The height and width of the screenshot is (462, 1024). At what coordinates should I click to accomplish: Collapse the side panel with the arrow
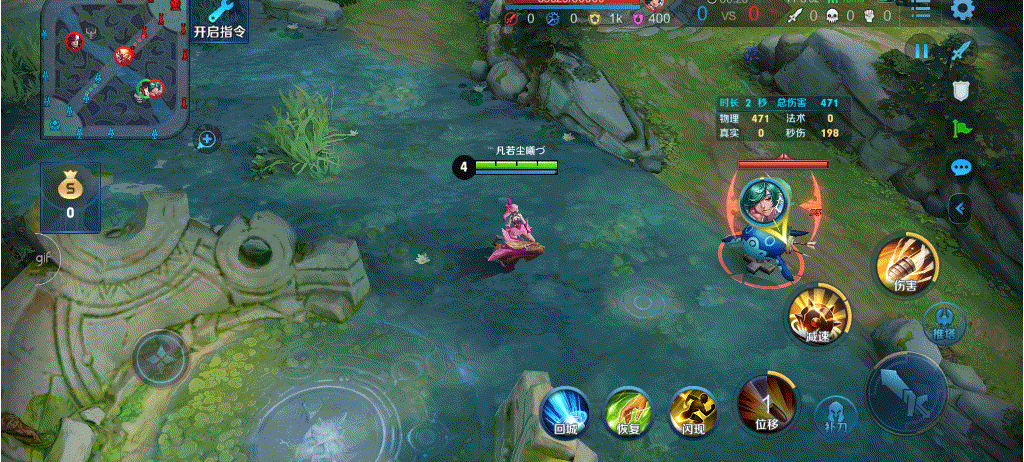[960, 208]
